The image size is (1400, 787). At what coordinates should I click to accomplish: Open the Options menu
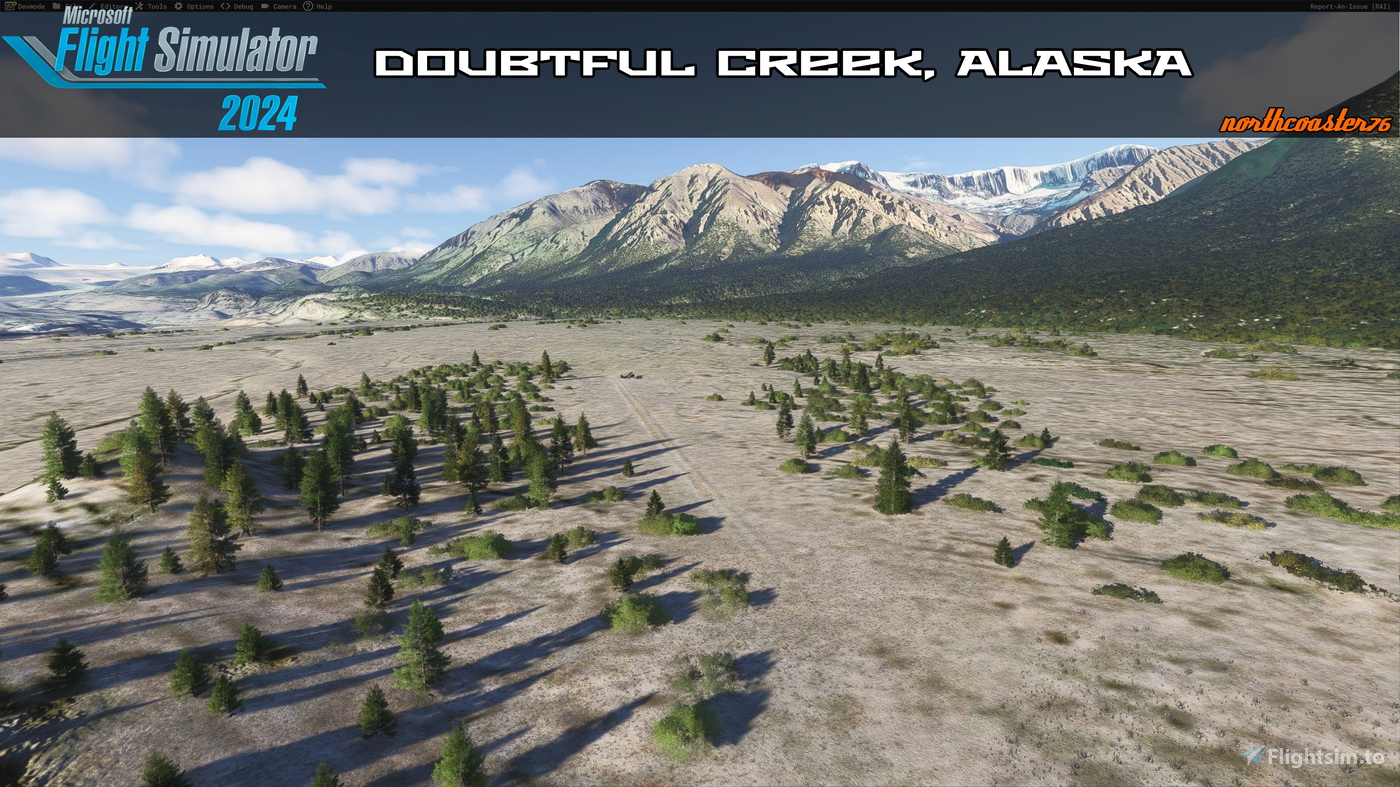[200, 5]
